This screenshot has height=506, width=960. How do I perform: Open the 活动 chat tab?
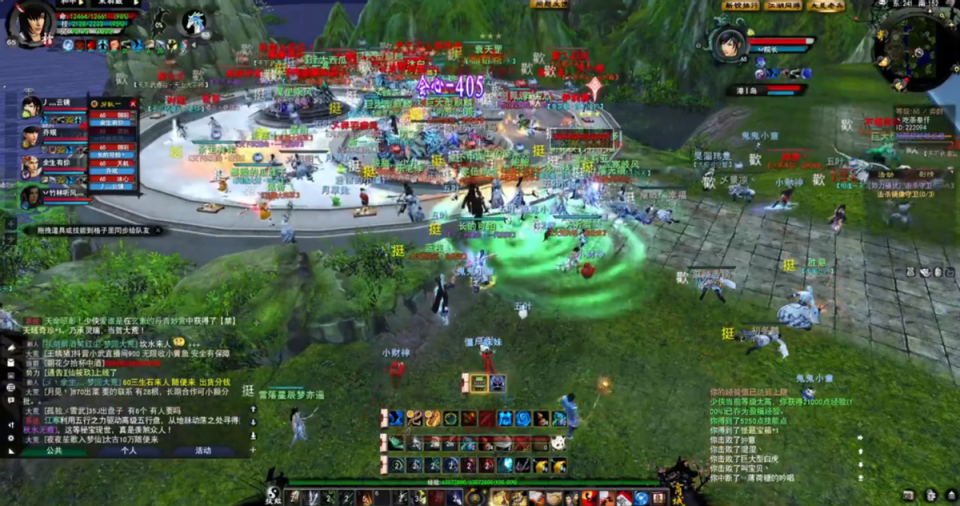(203, 451)
